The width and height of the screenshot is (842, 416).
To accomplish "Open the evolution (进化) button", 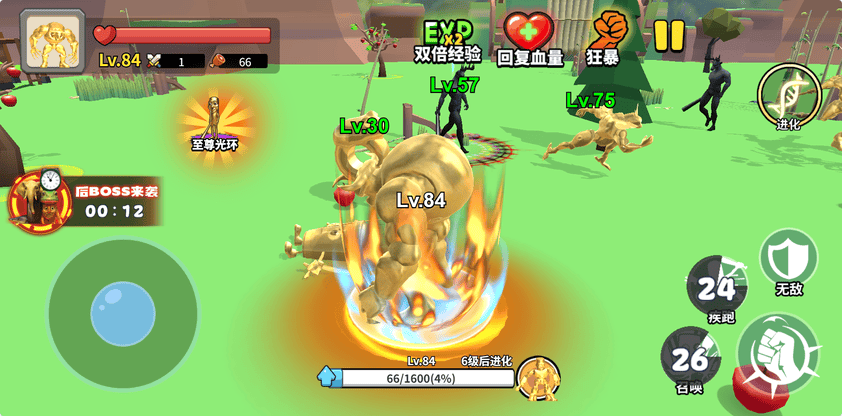I will [789, 96].
